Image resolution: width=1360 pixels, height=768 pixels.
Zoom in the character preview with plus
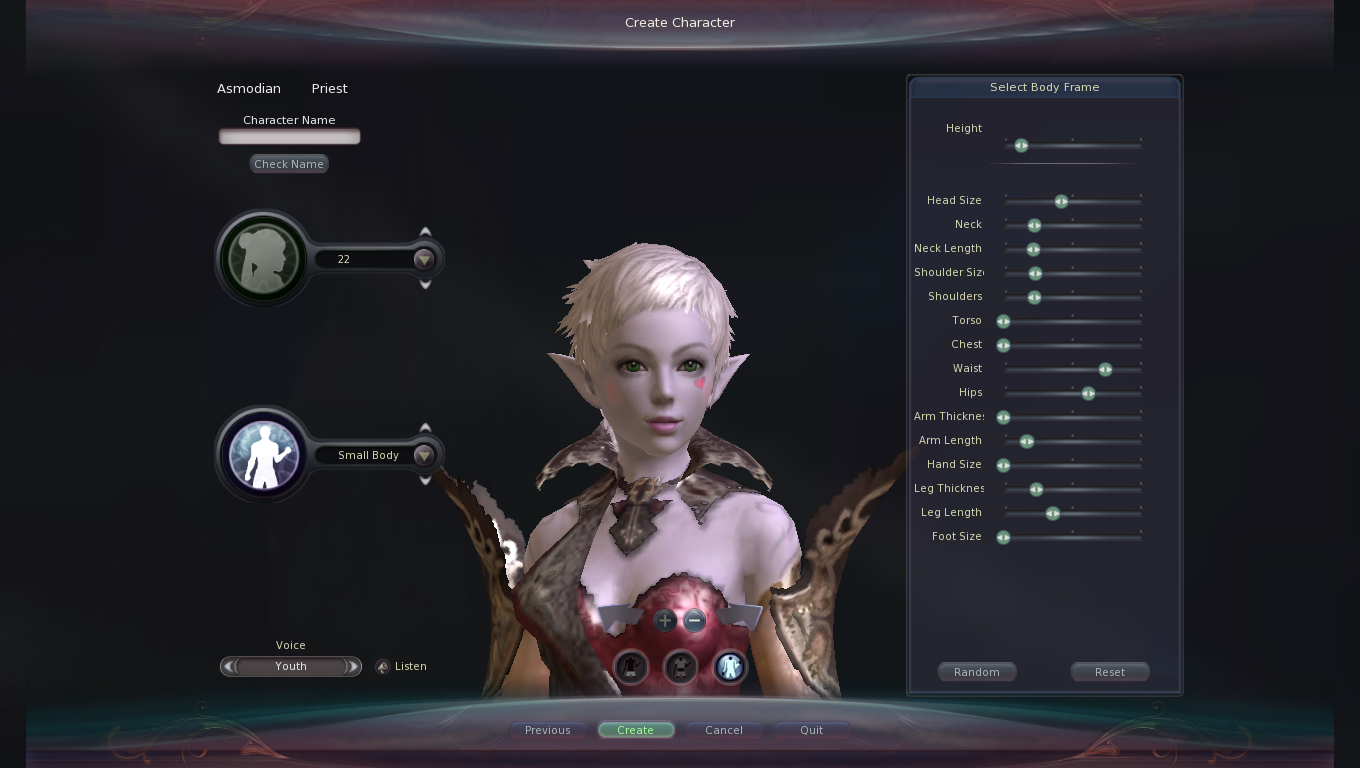664,621
